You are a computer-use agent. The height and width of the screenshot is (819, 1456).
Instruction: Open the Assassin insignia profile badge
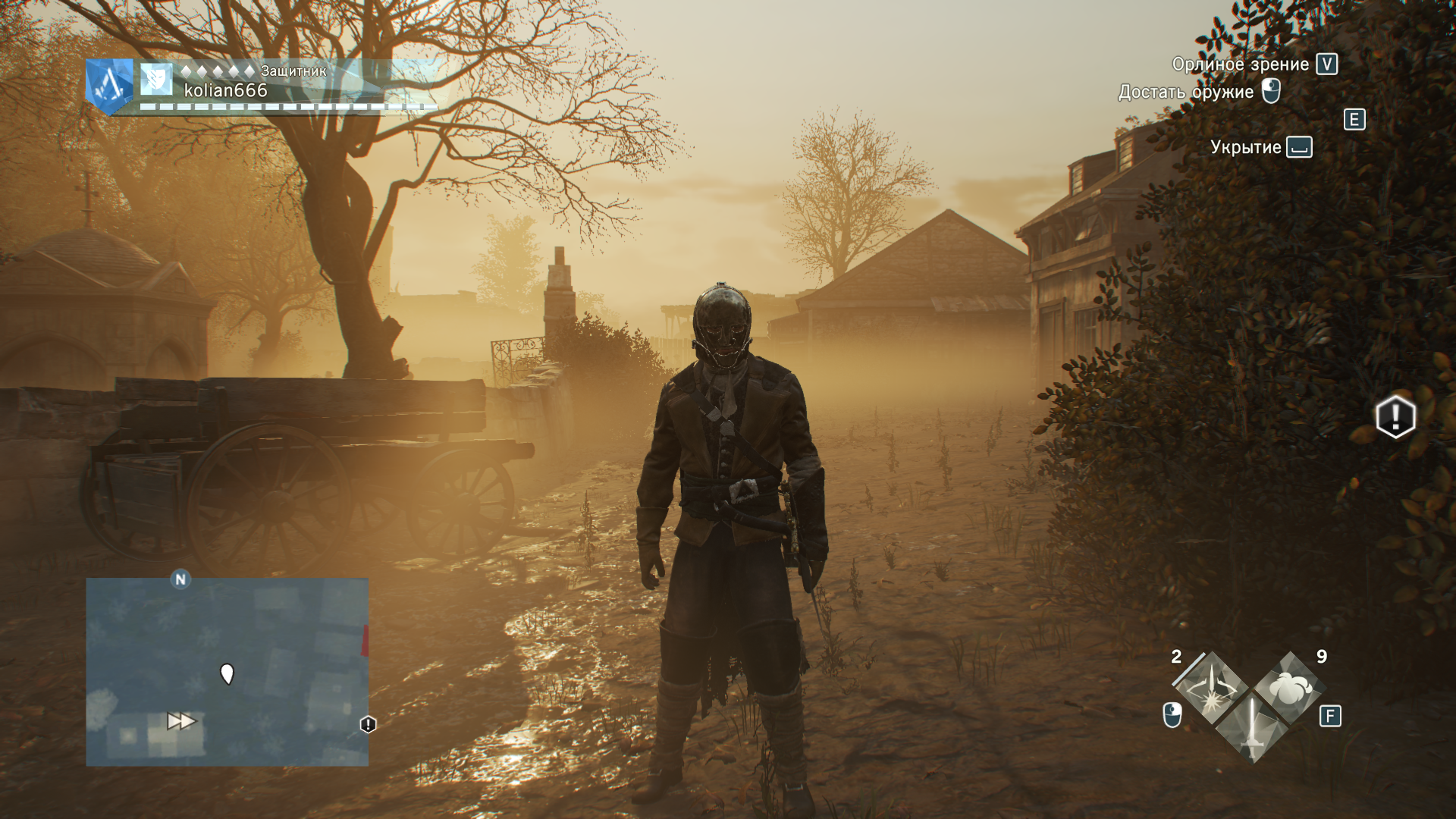[109, 86]
